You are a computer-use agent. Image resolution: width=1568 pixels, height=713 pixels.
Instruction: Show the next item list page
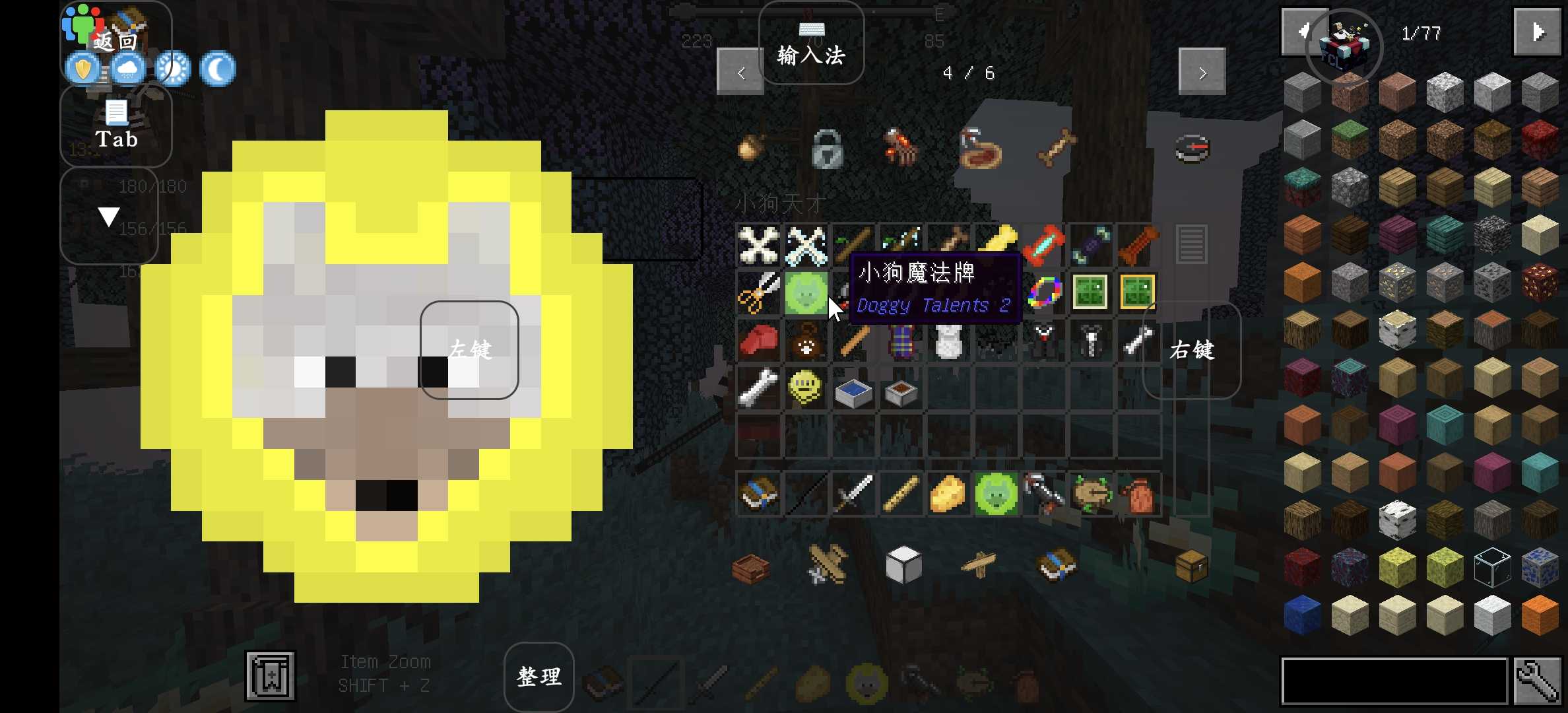1536,32
